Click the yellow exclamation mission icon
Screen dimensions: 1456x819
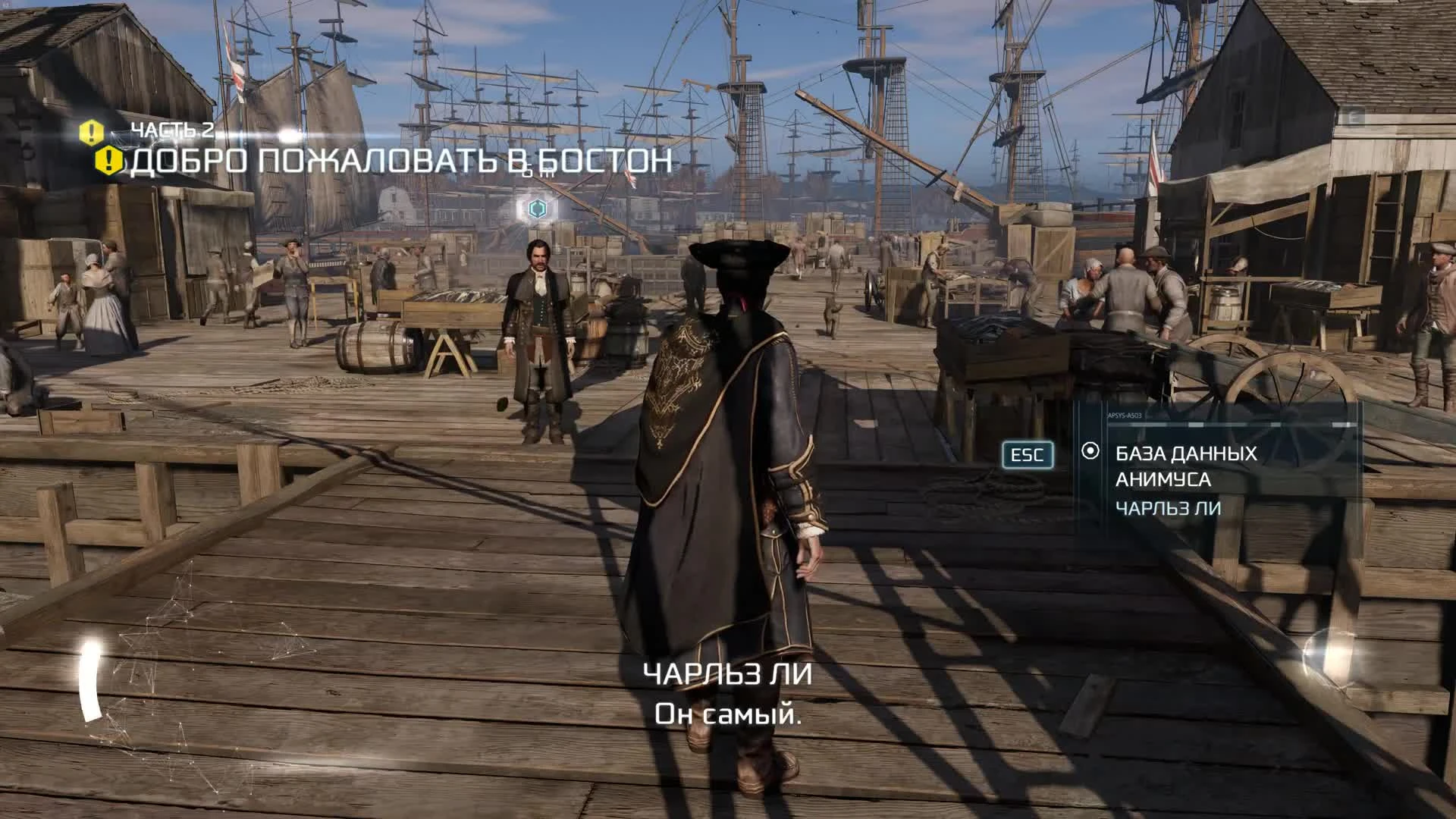point(108,162)
